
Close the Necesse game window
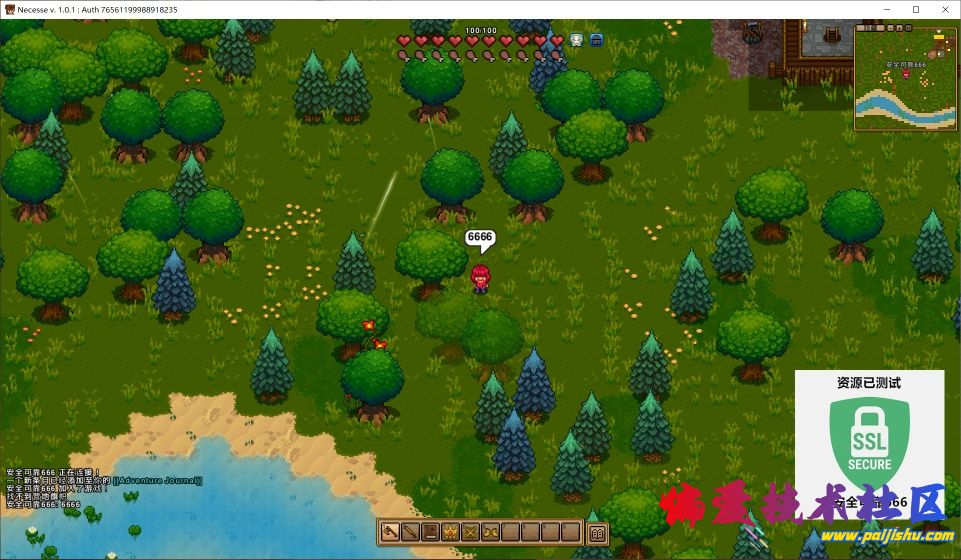(943, 9)
